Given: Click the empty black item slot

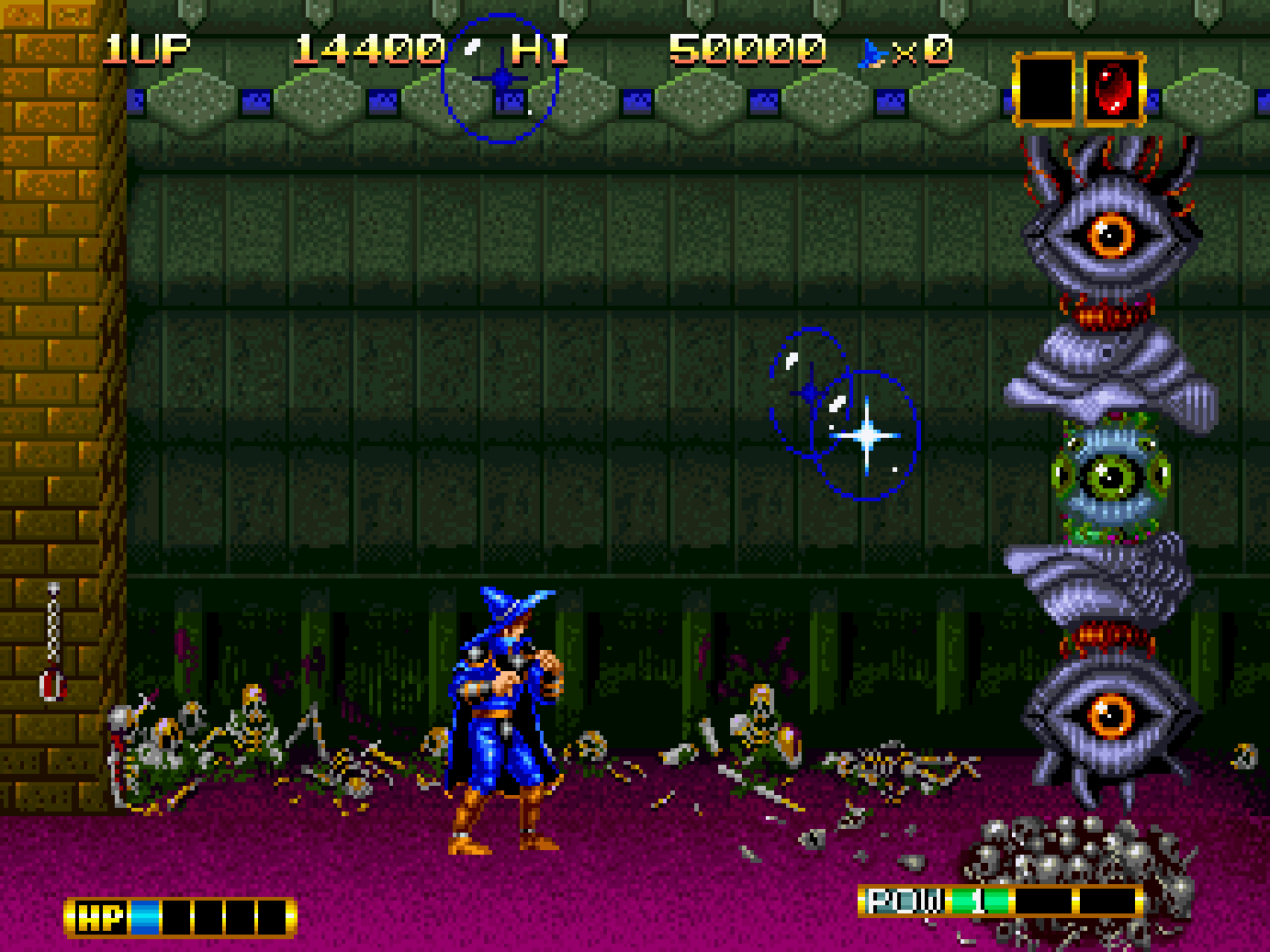Looking at the screenshot, I should click(1045, 89).
